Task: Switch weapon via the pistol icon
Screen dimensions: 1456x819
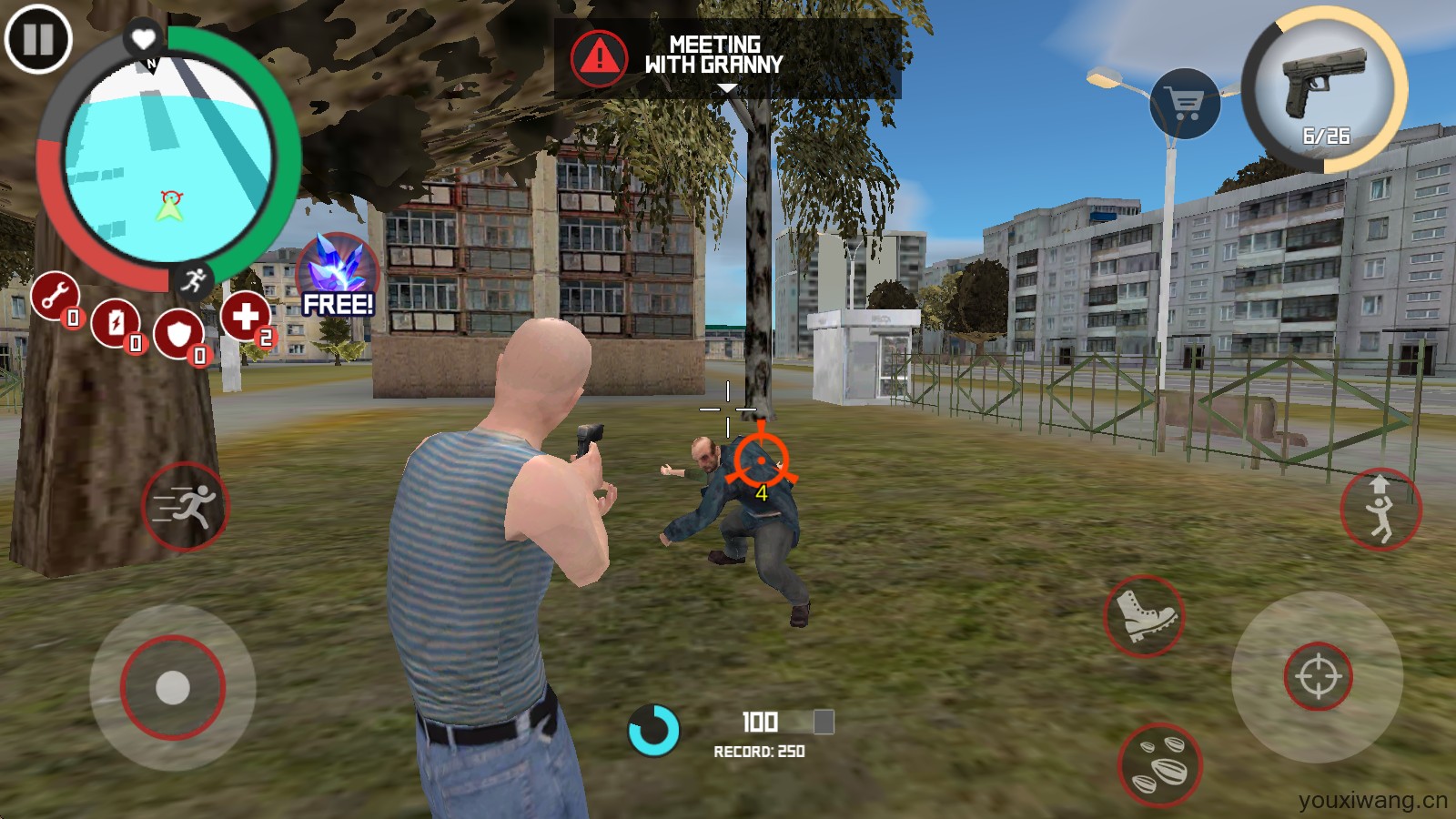Action: (1324, 88)
